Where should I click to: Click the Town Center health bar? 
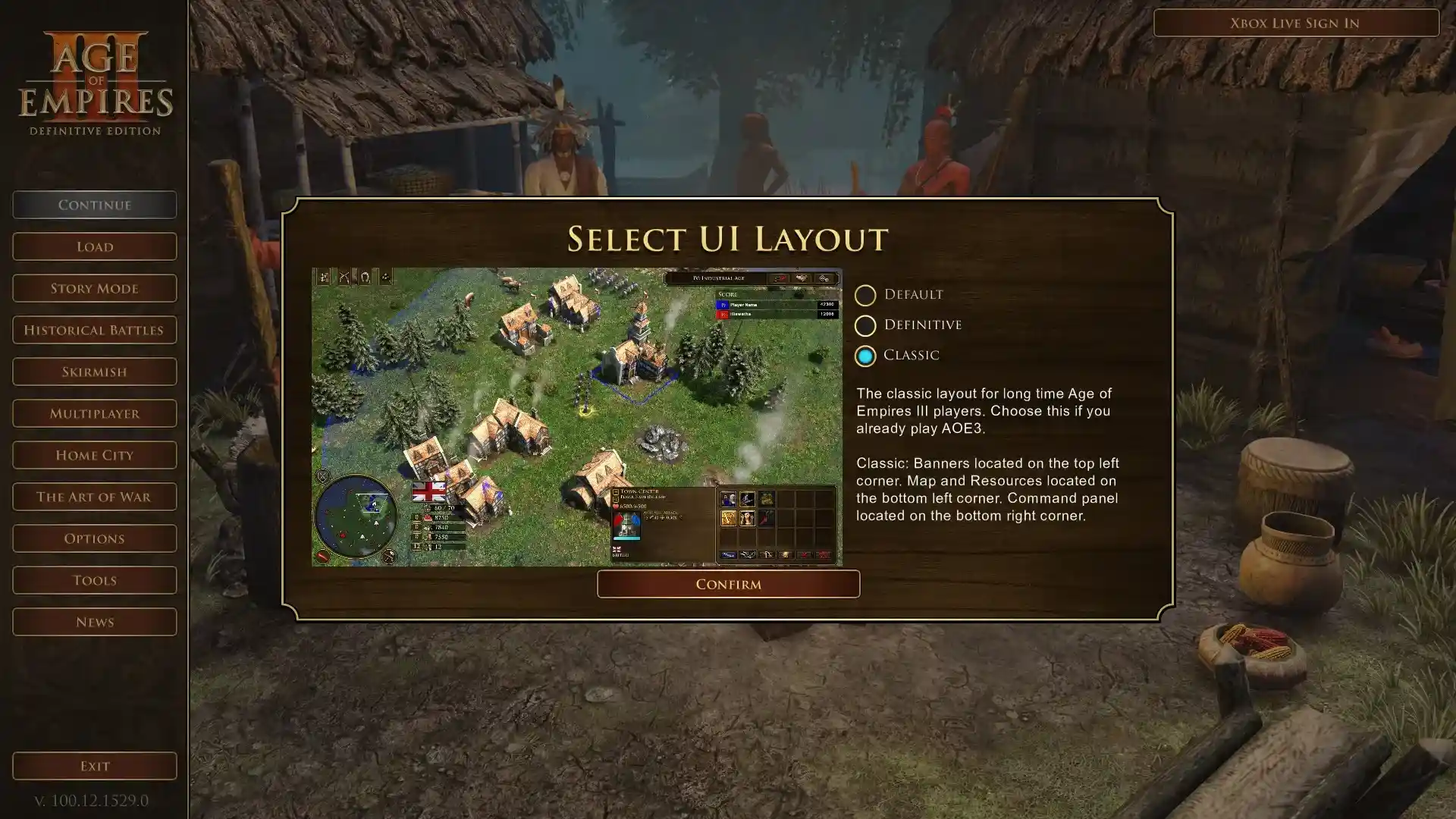point(627,538)
